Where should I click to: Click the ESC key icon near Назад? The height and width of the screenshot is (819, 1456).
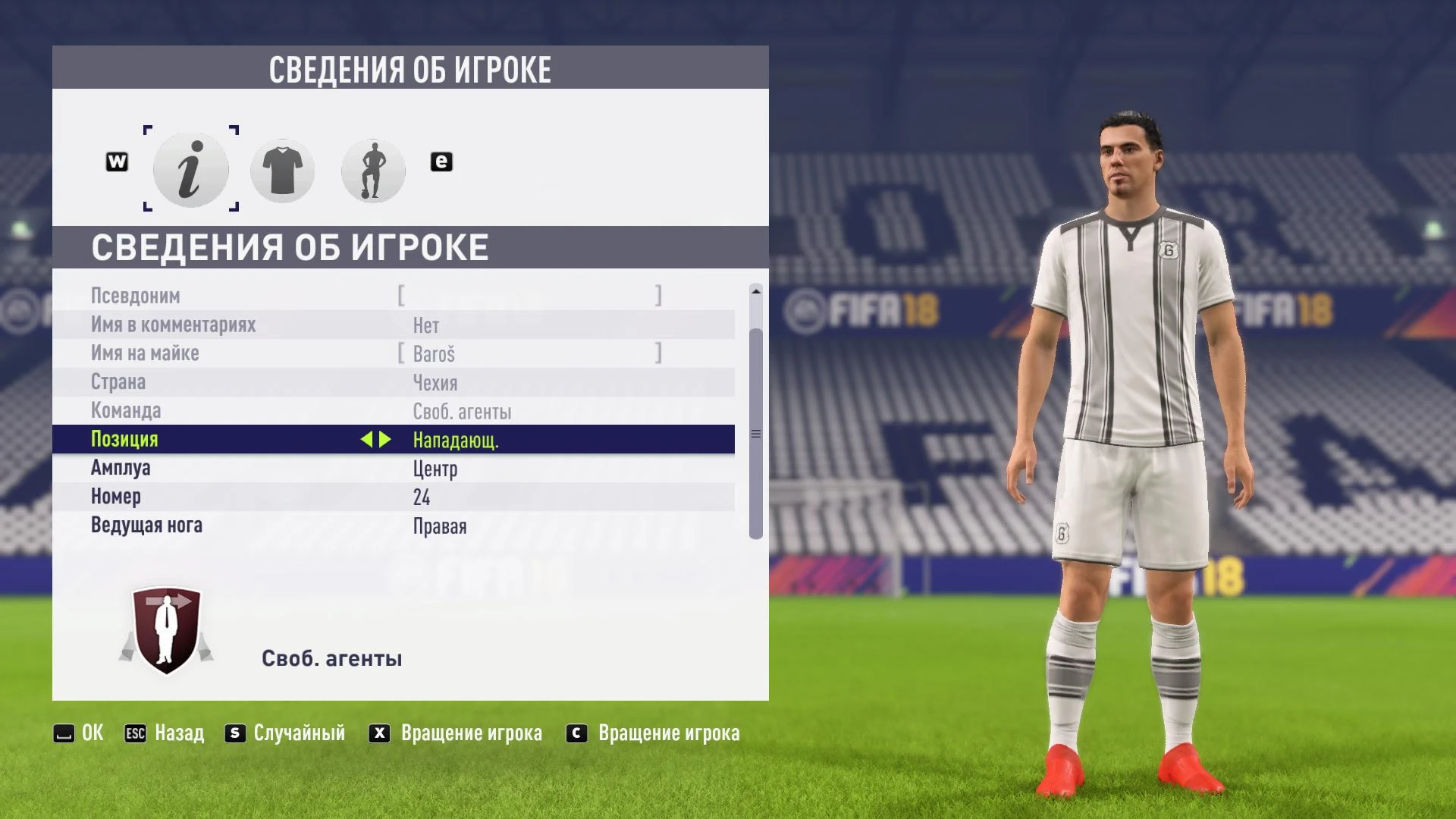point(135,733)
